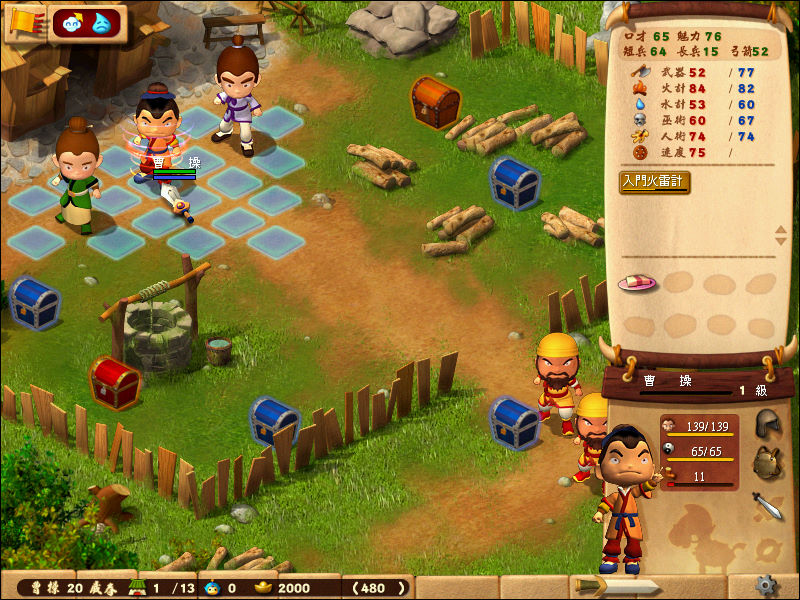Click the body armor equipment slot
The width and height of the screenshot is (800, 600).
[x=767, y=463]
